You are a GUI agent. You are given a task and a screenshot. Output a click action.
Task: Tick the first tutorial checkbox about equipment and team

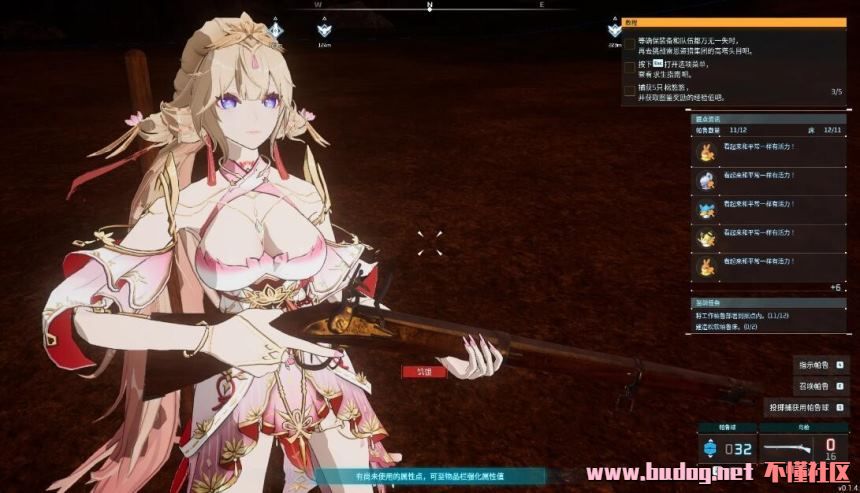(x=629, y=45)
